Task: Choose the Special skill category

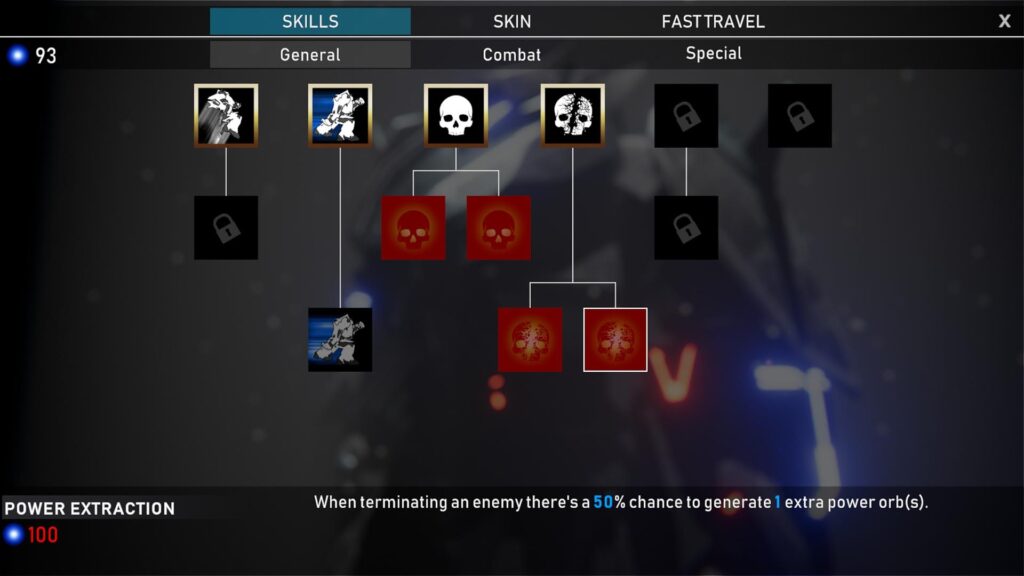Action: point(713,54)
